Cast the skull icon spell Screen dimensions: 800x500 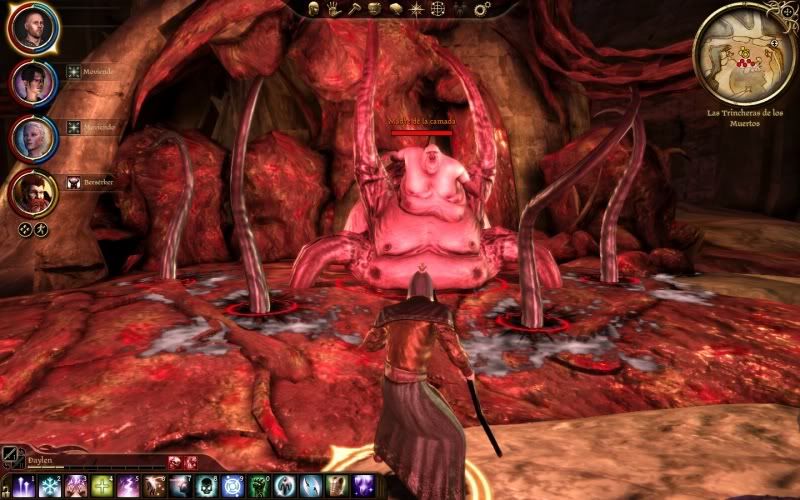point(206,487)
